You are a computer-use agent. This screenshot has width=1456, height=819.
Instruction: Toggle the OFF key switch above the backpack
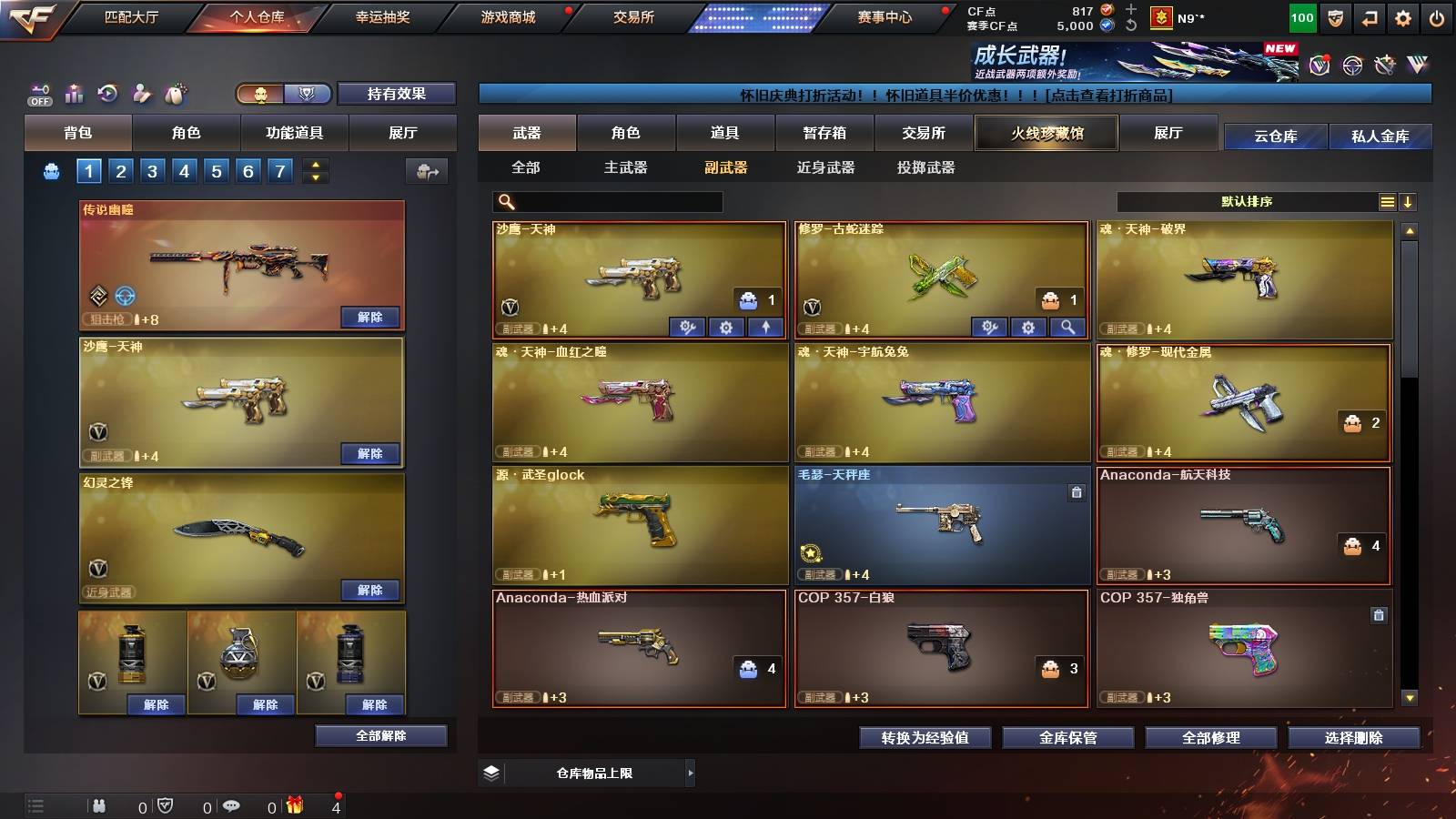point(37,92)
